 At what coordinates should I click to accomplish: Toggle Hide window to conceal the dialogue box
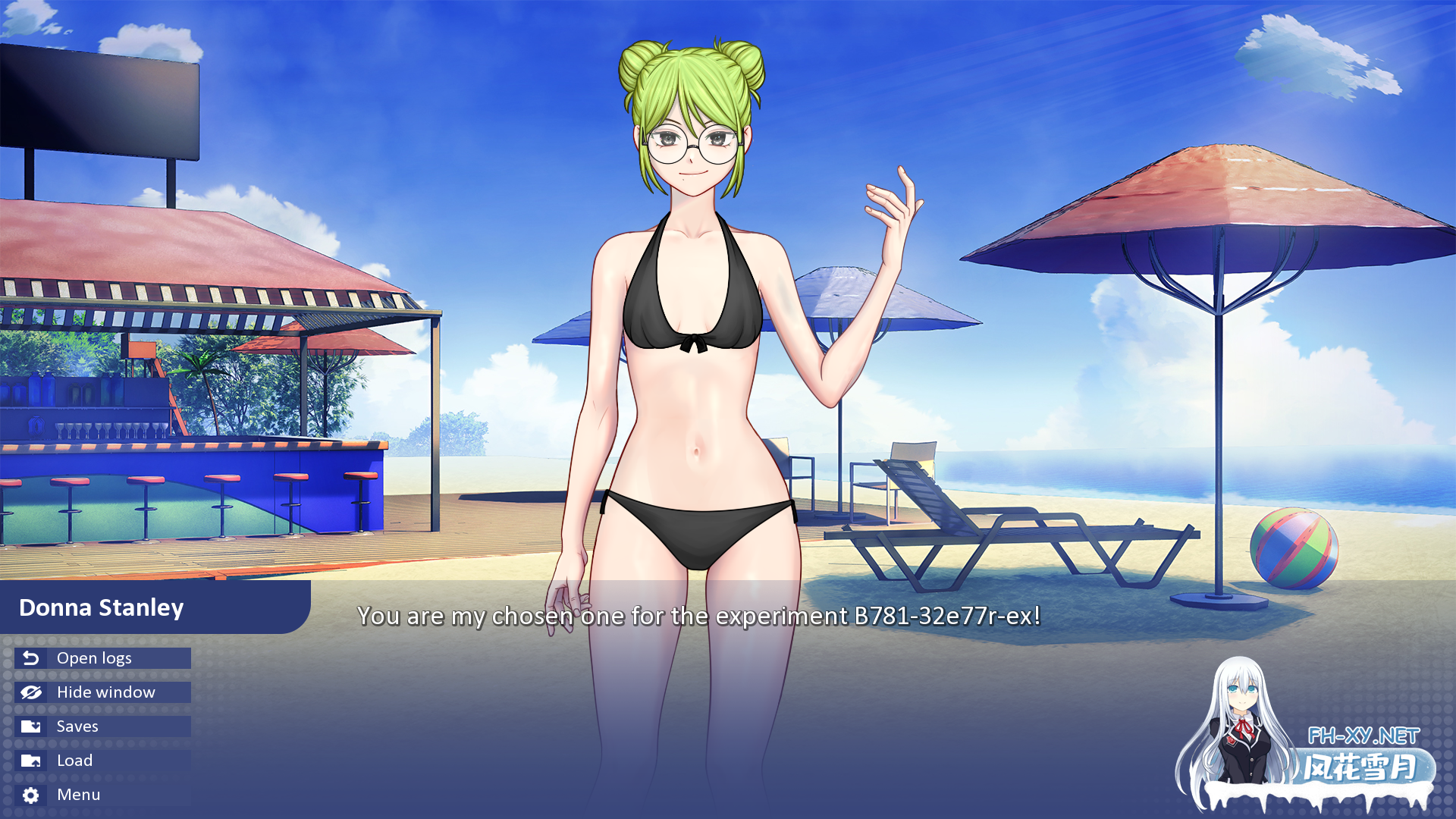point(105,692)
